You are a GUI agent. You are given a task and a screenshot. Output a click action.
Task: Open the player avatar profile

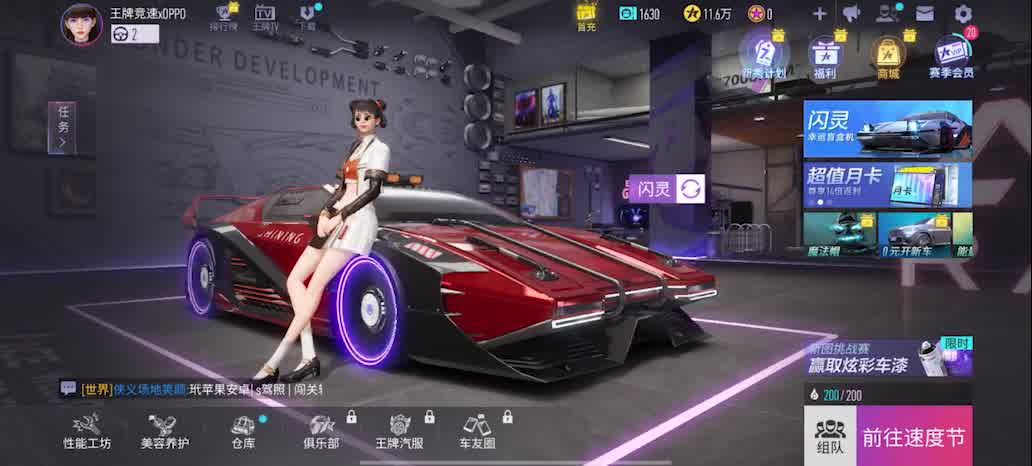pos(81,23)
